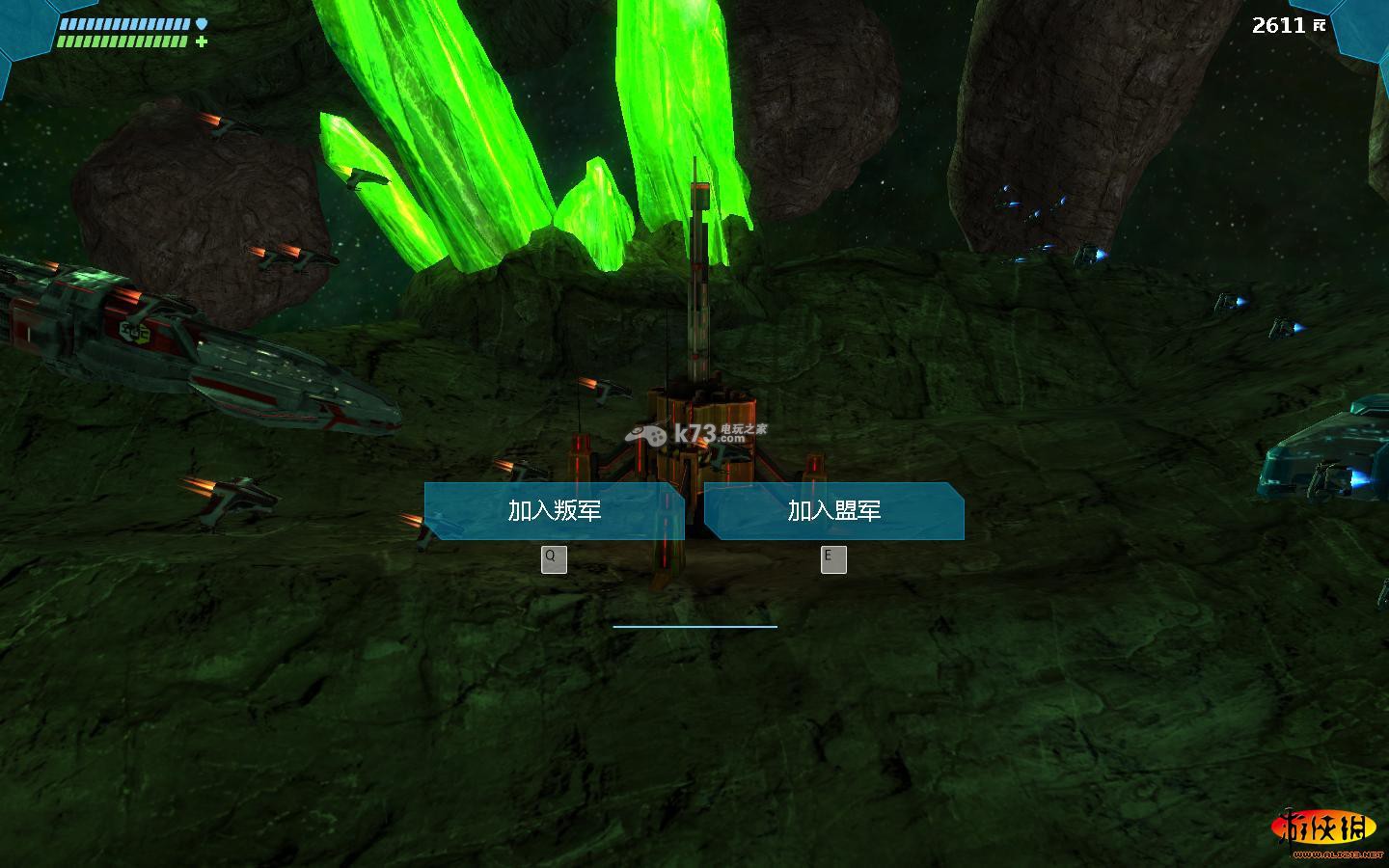Choose the 加入叛军 option
Viewport: 1389px width, 868px height.
tap(555, 511)
